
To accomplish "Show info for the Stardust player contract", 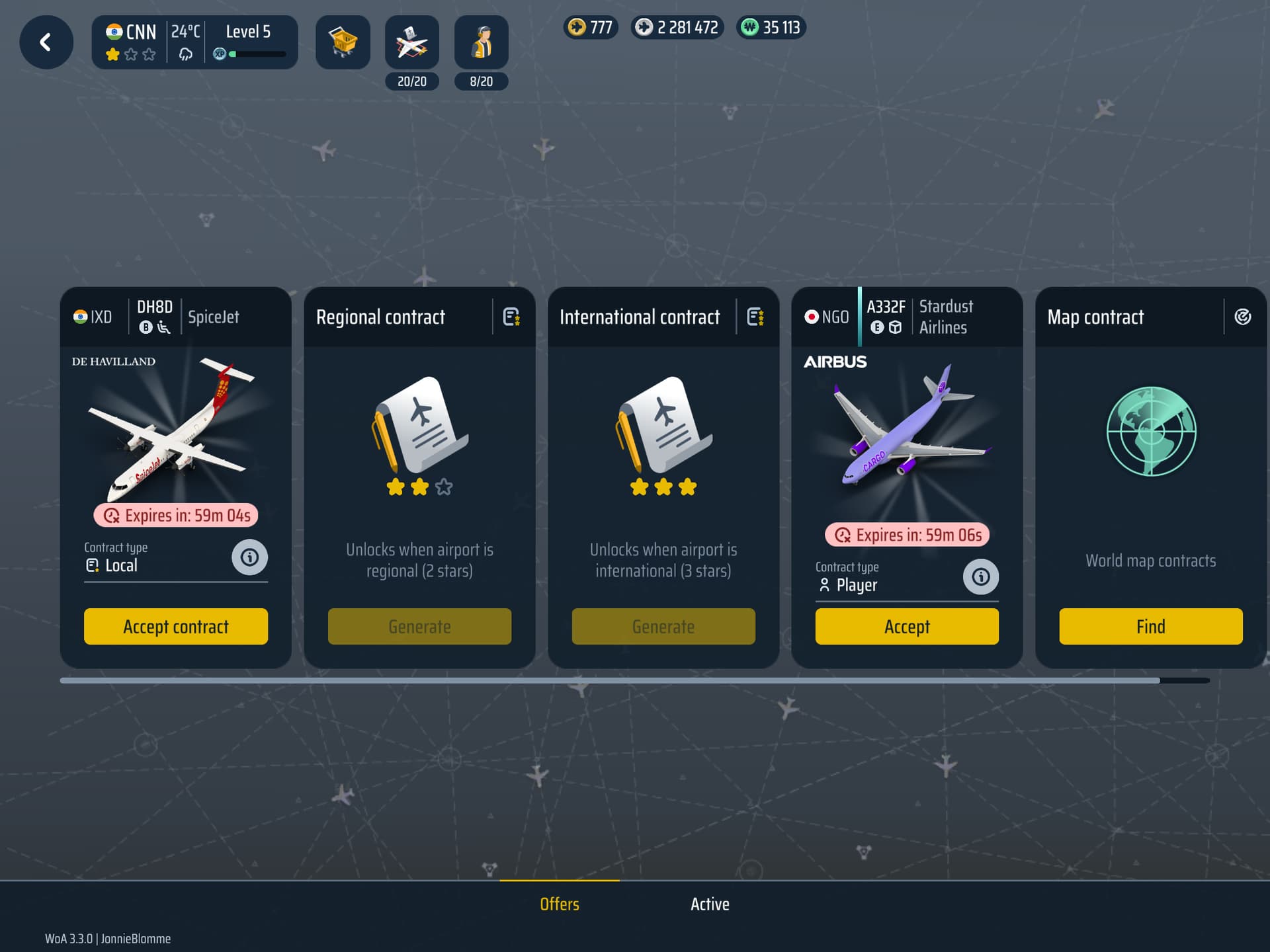I will coord(980,577).
